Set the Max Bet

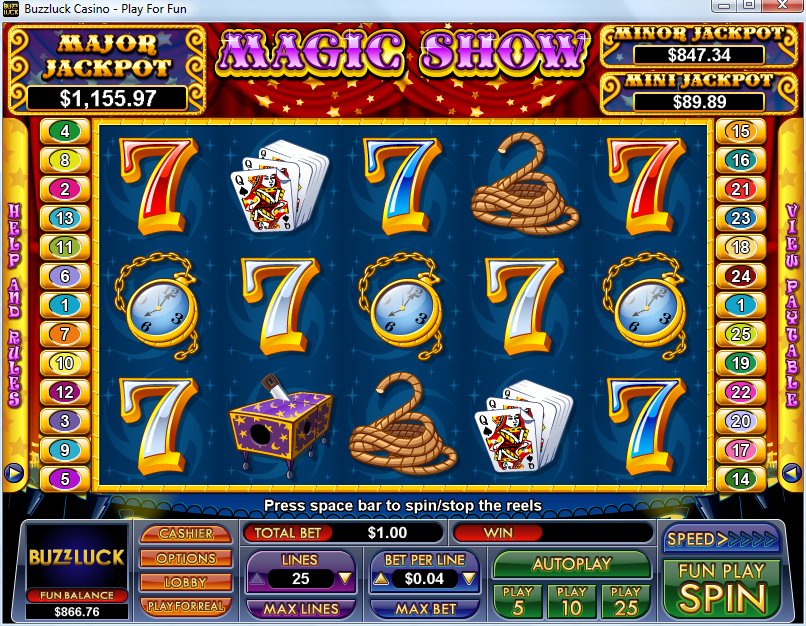point(426,608)
